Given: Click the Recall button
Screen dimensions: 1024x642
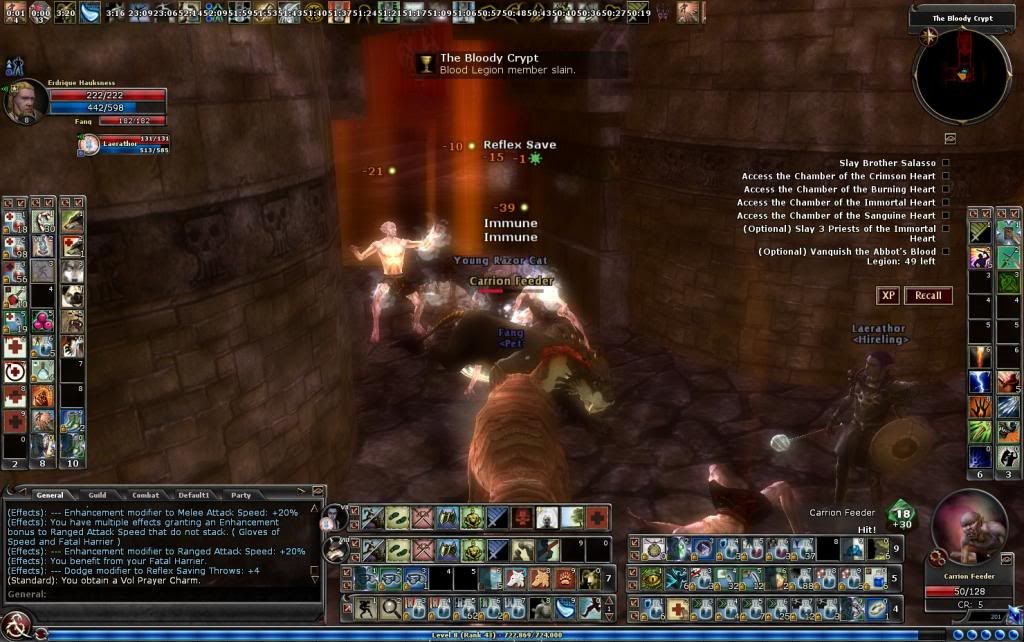Looking at the screenshot, I should (928, 295).
